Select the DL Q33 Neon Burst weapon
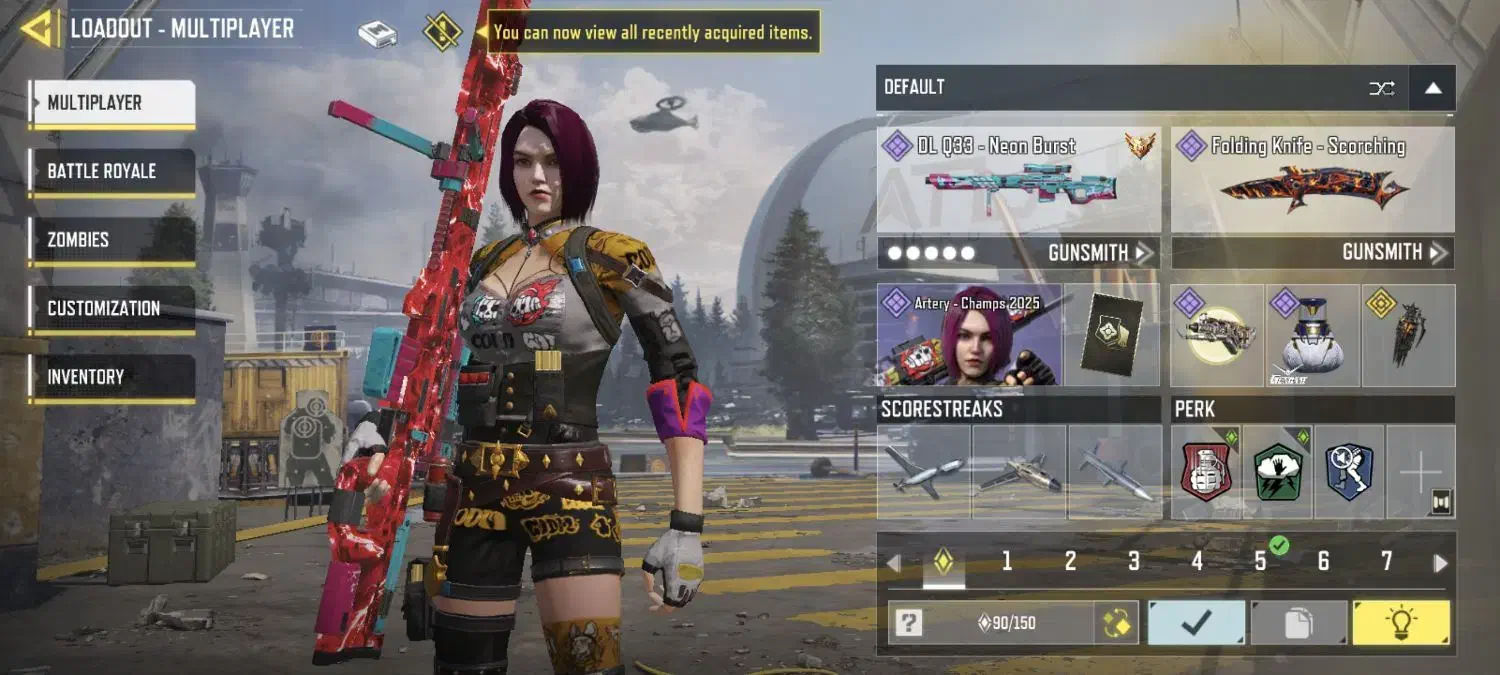This screenshot has height=675, width=1500. click(x=1018, y=182)
